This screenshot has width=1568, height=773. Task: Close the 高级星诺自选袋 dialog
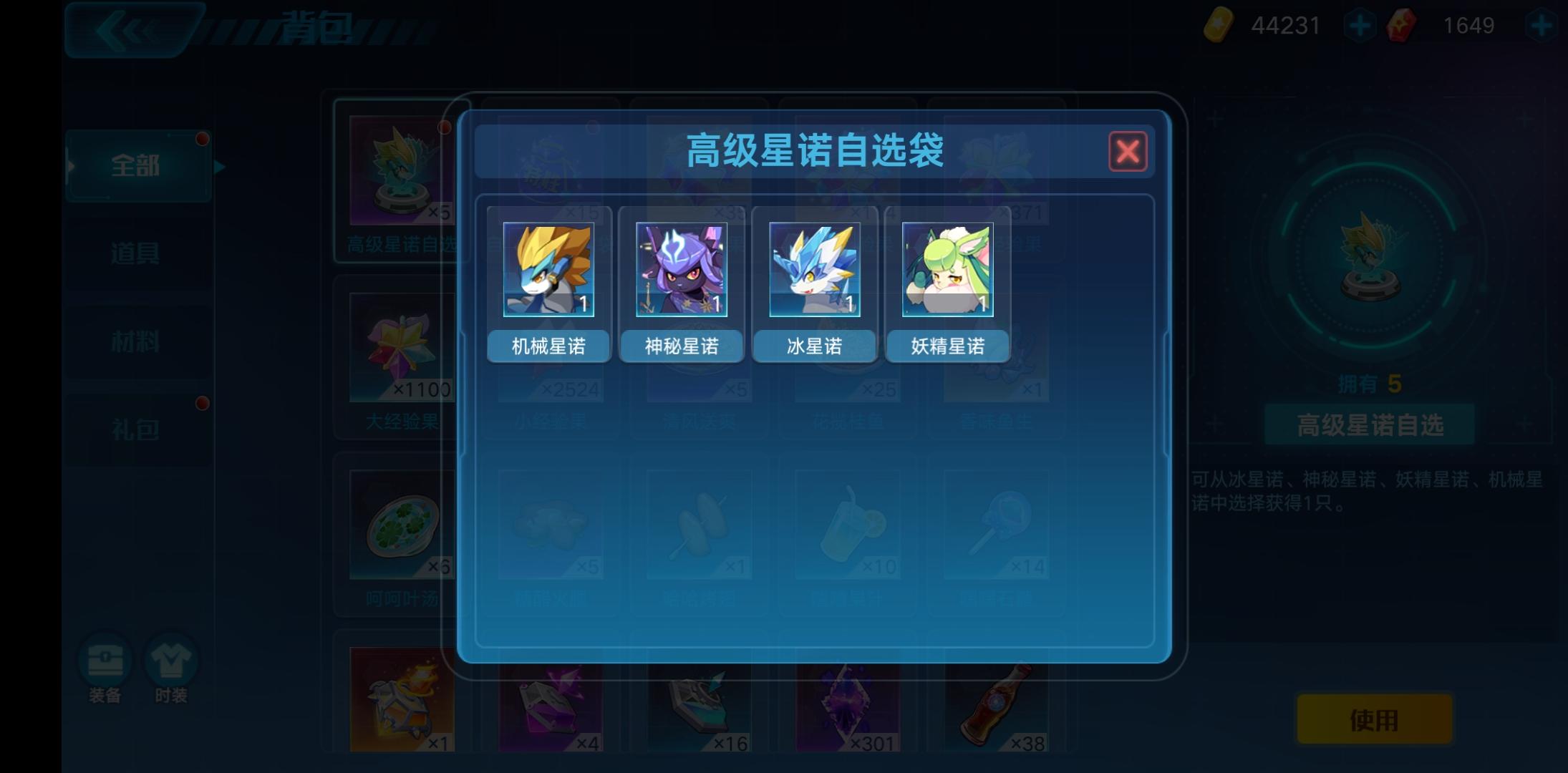pos(1128,152)
